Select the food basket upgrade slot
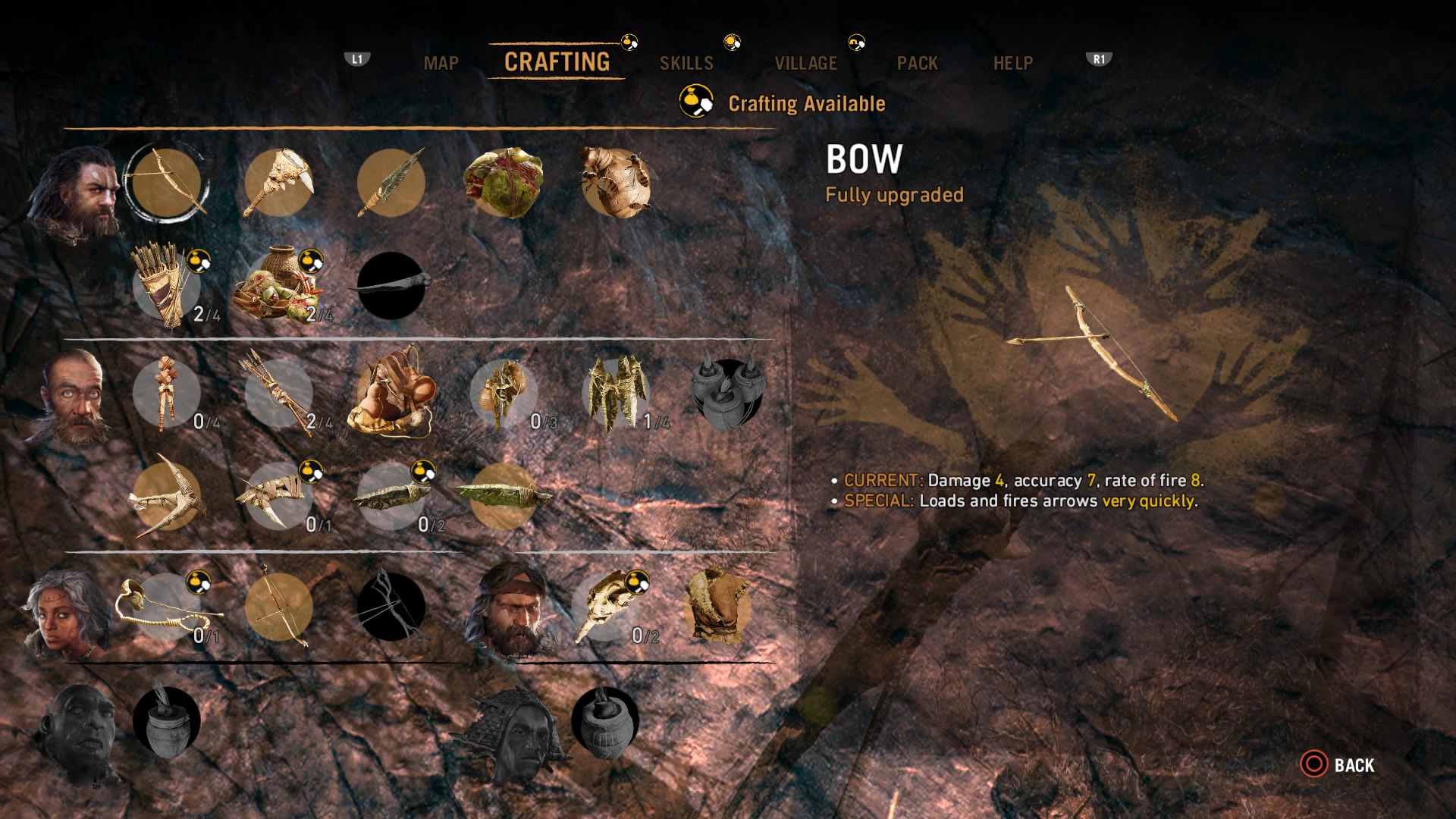Screen dimensions: 1456x819 point(278,287)
